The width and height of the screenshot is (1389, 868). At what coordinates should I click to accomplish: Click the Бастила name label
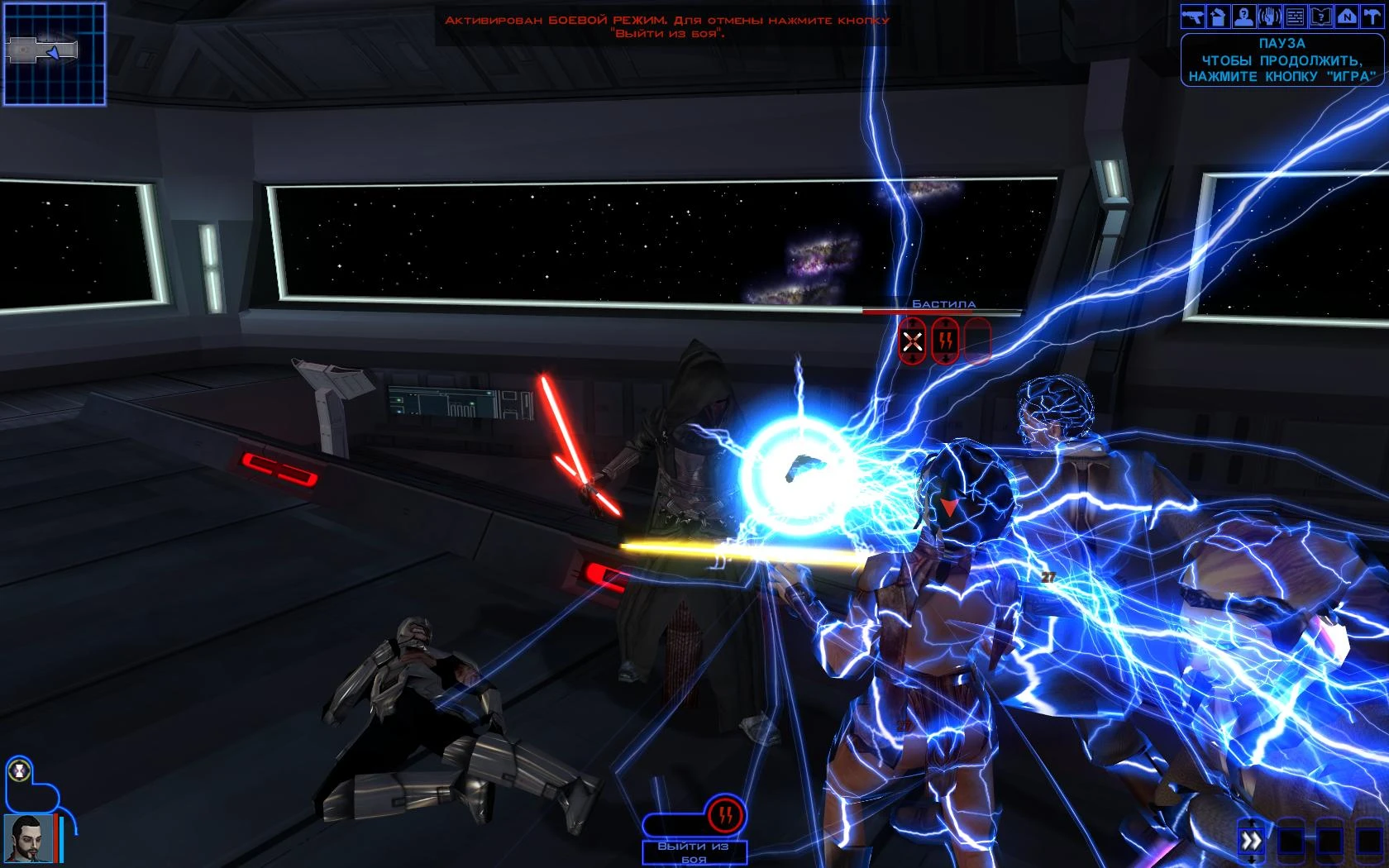[945, 304]
